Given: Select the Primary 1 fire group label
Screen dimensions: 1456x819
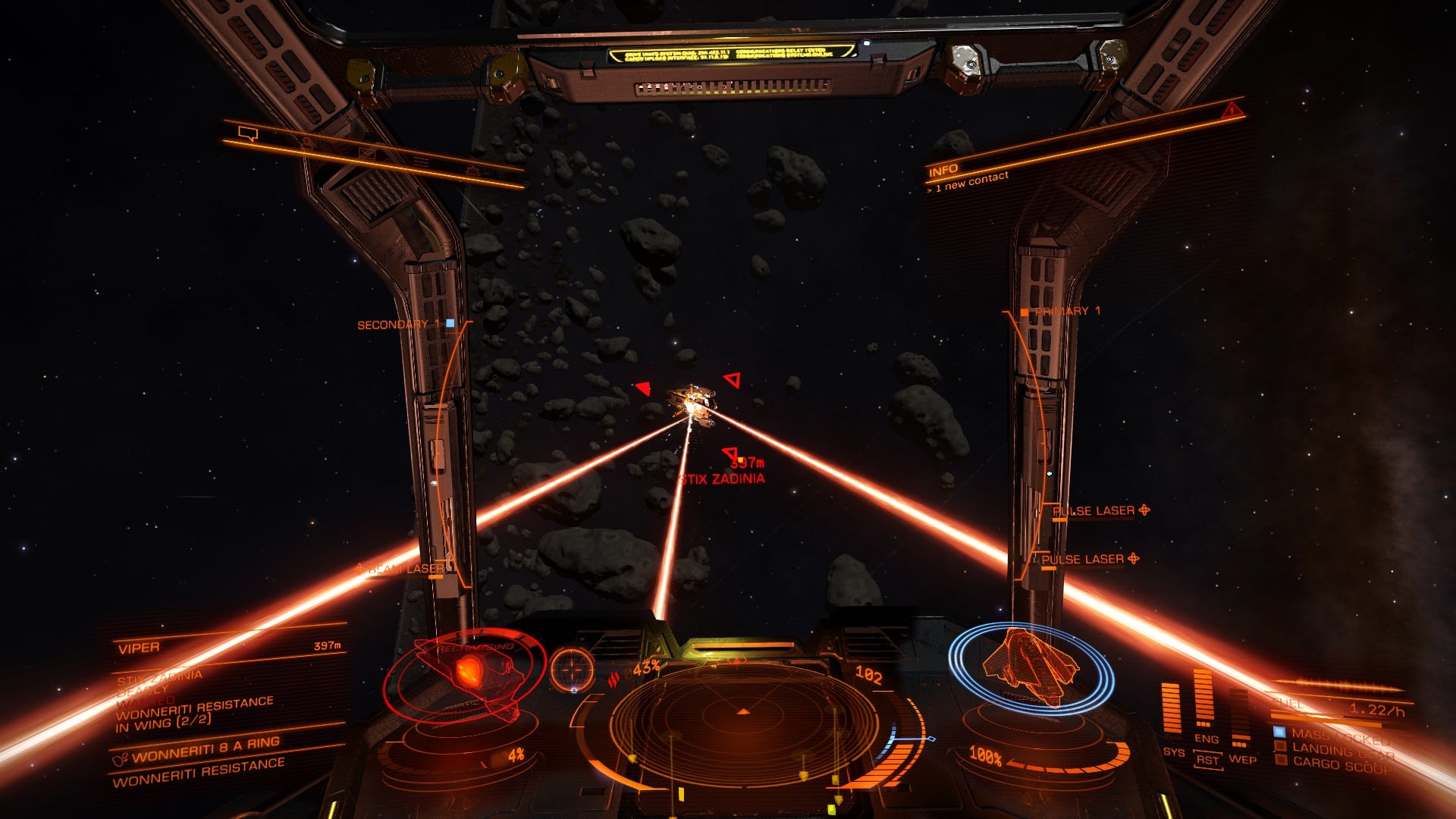Looking at the screenshot, I should (x=1067, y=311).
